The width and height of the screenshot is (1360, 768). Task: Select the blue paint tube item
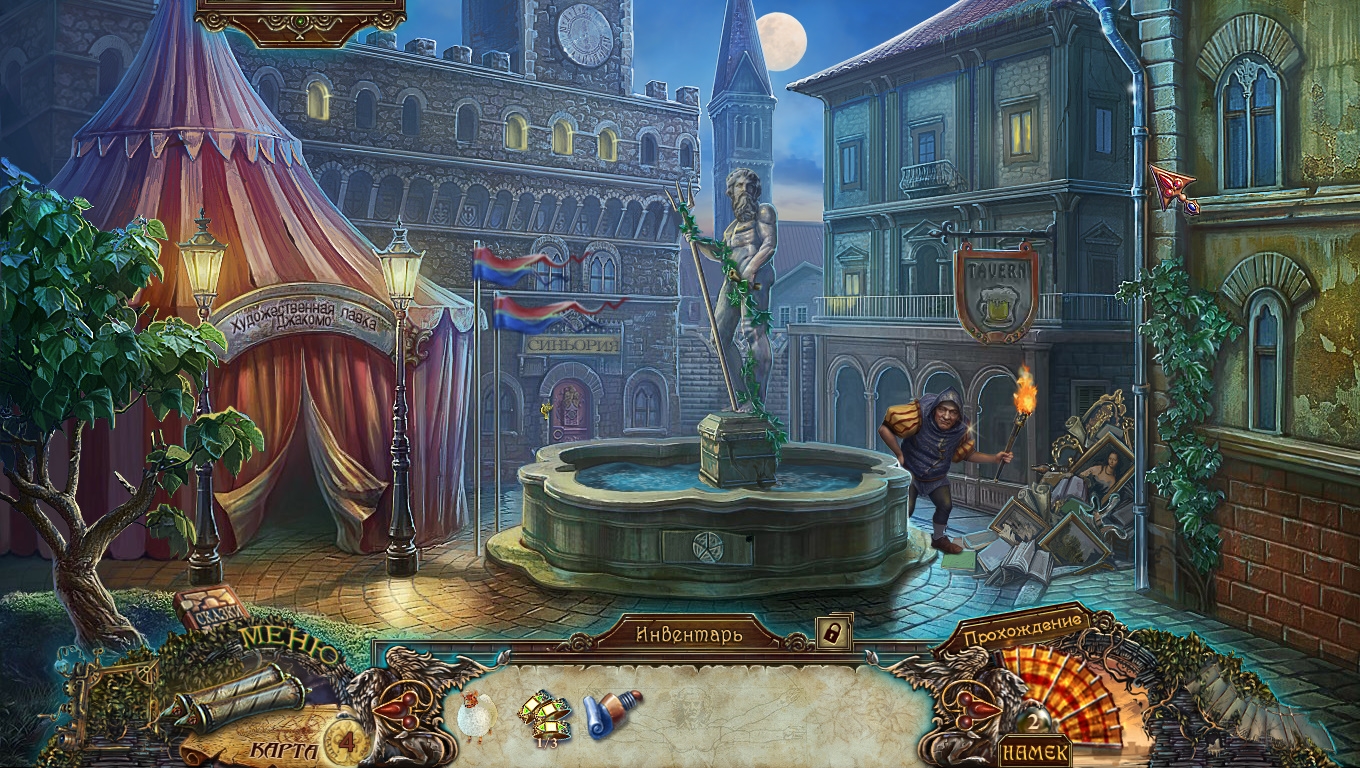pos(612,712)
